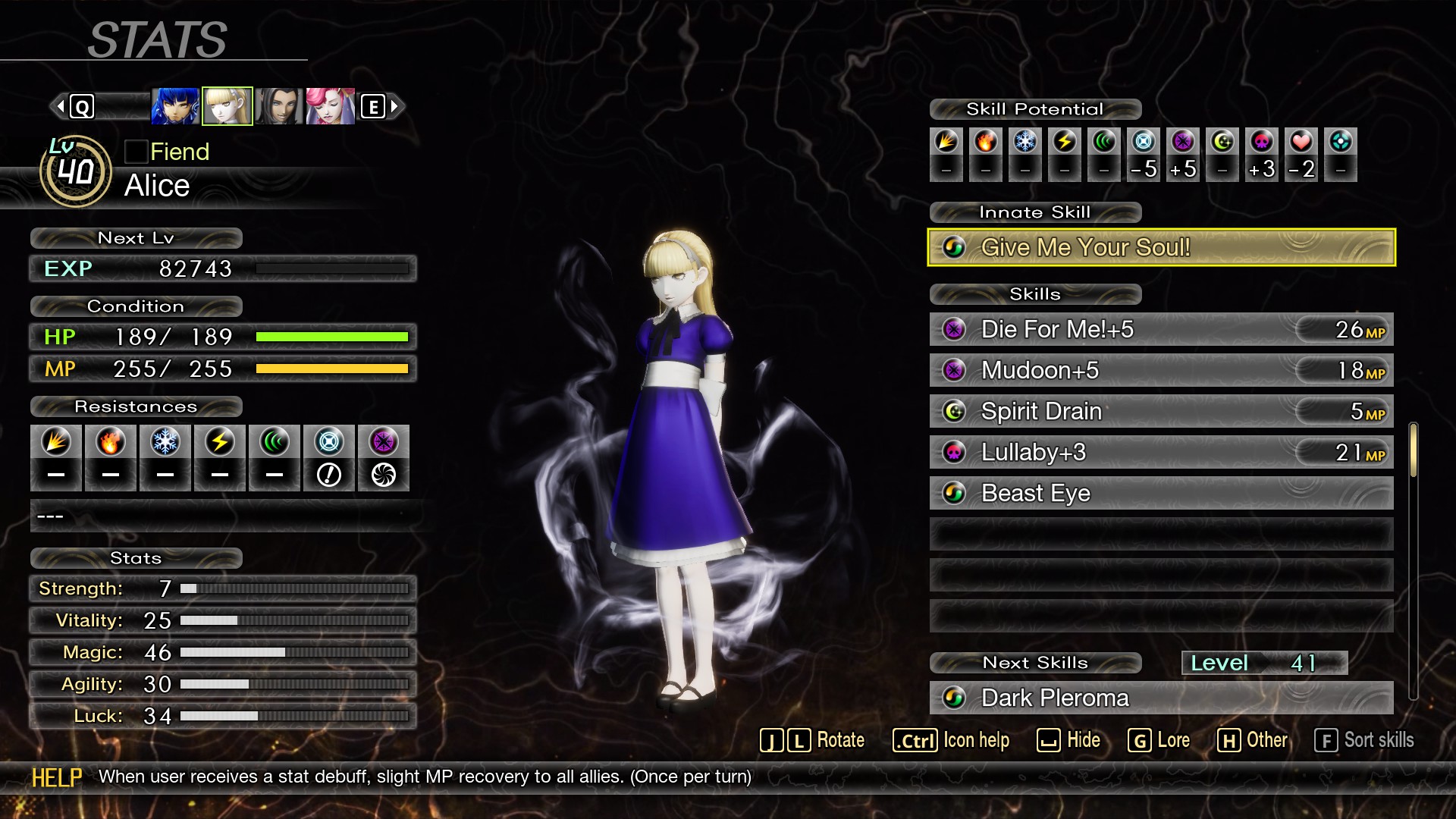The height and width of the screenshot is (819, 1456).
Task: Select the Beast Eye passive skill
Action: [x=1161, y=493]
